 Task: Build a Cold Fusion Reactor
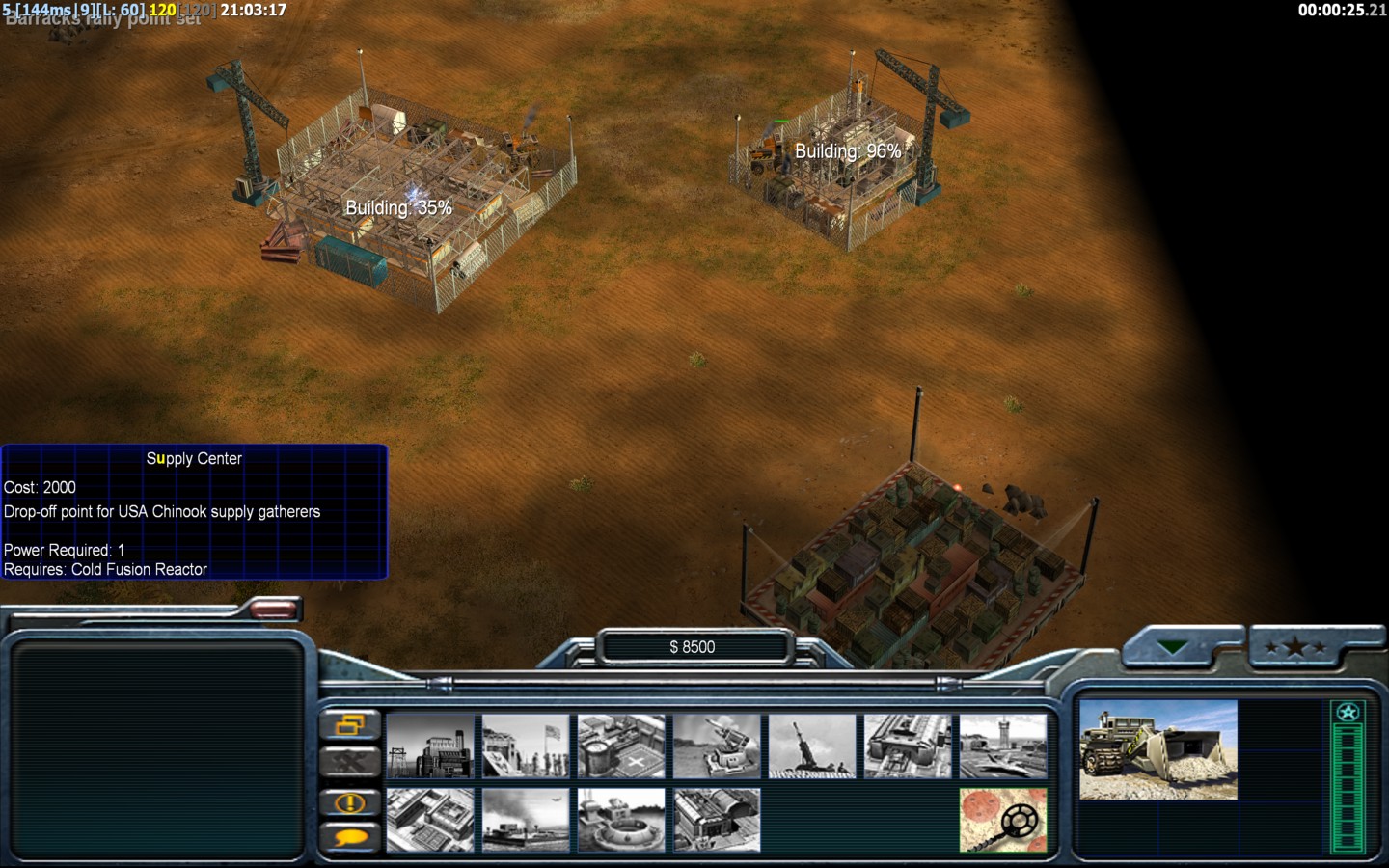pyautogui.click(x=430, y=746)
